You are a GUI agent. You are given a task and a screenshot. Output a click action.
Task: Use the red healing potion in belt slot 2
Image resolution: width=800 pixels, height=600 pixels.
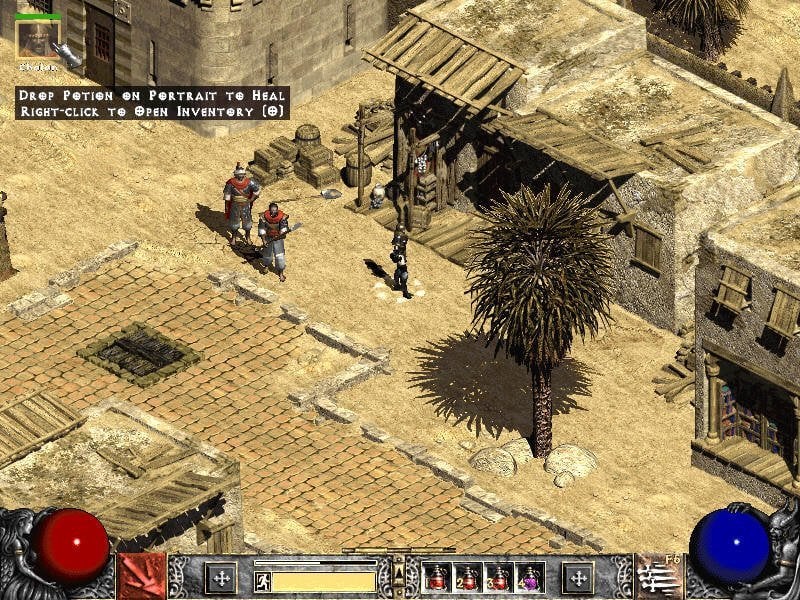coord(467,577)
